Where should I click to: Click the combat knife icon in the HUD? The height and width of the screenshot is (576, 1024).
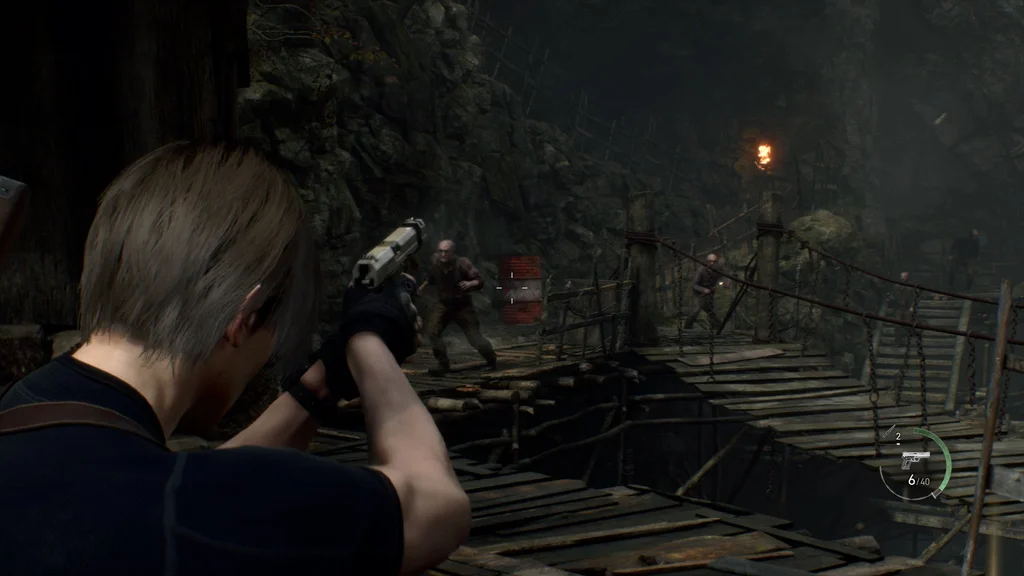click(x=889, y=431)
